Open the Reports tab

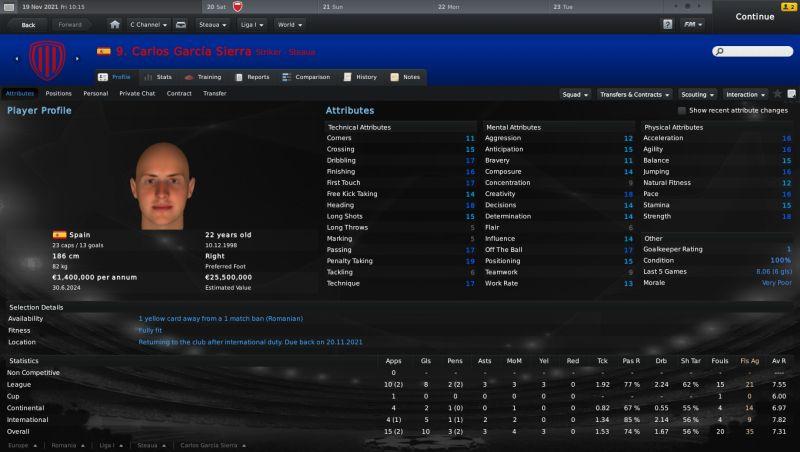coord(252,77)
